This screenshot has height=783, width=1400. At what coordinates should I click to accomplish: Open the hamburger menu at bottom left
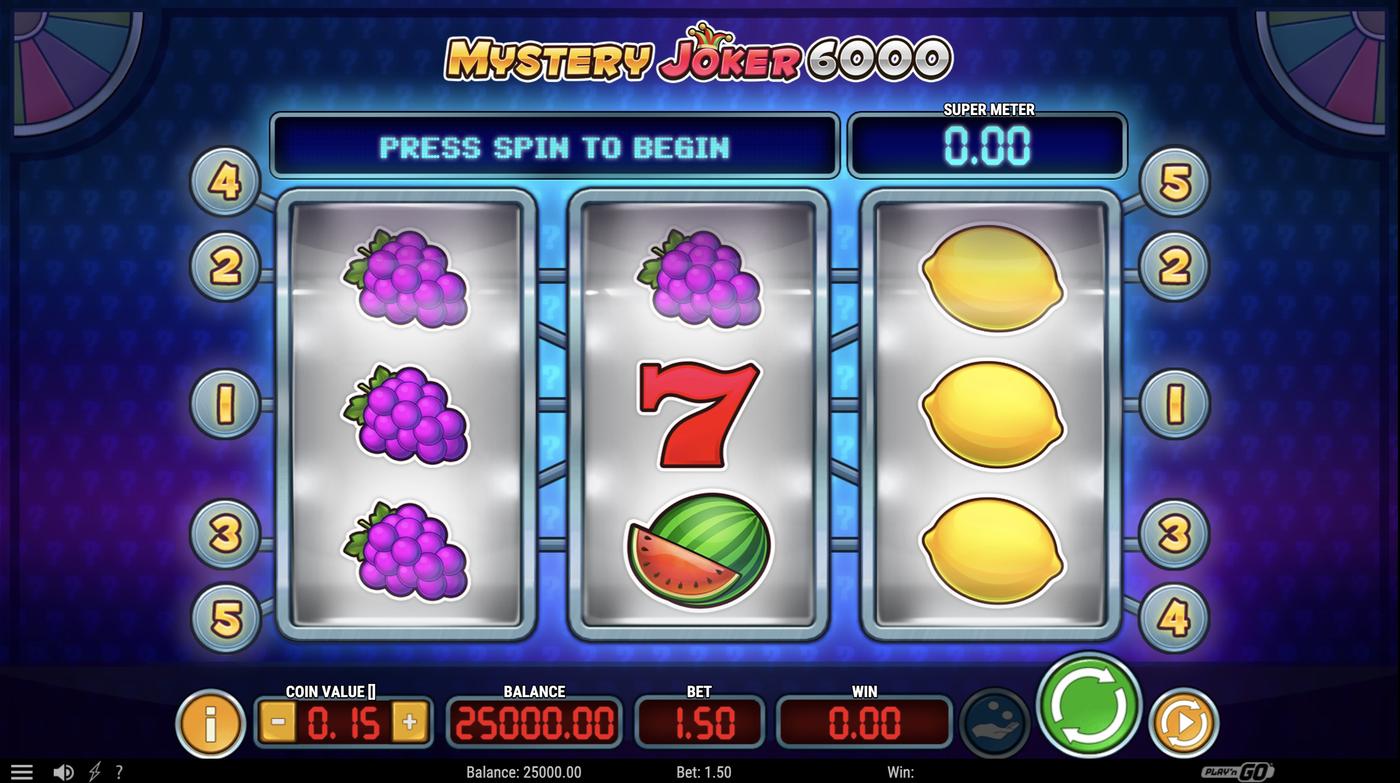pos(21,771)
